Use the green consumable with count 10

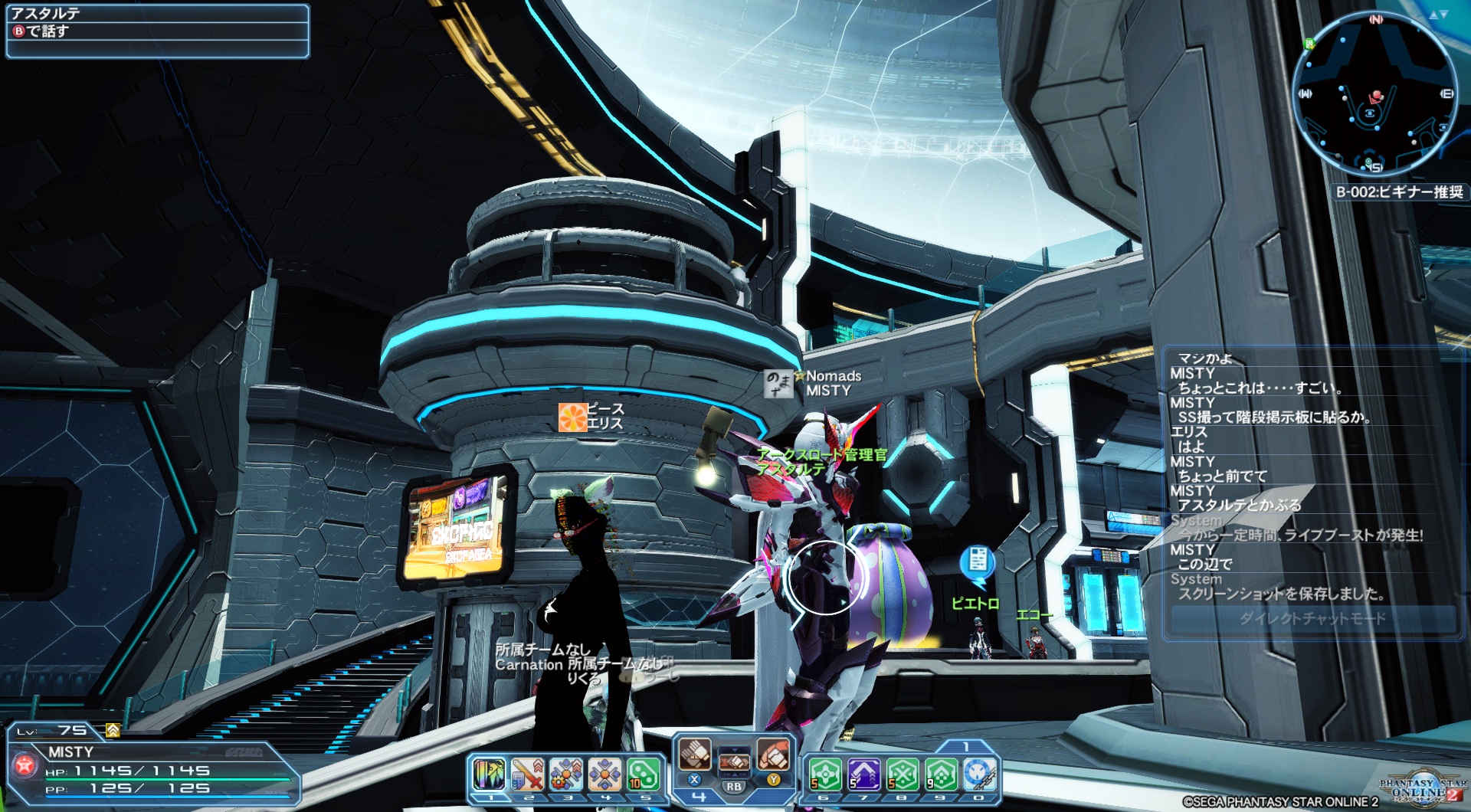[x=644, y=774]
